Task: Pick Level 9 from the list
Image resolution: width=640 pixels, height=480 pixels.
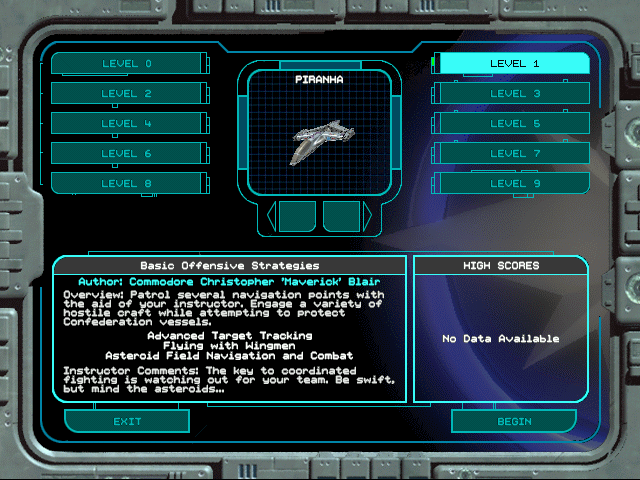Action: tap(514, 184)
